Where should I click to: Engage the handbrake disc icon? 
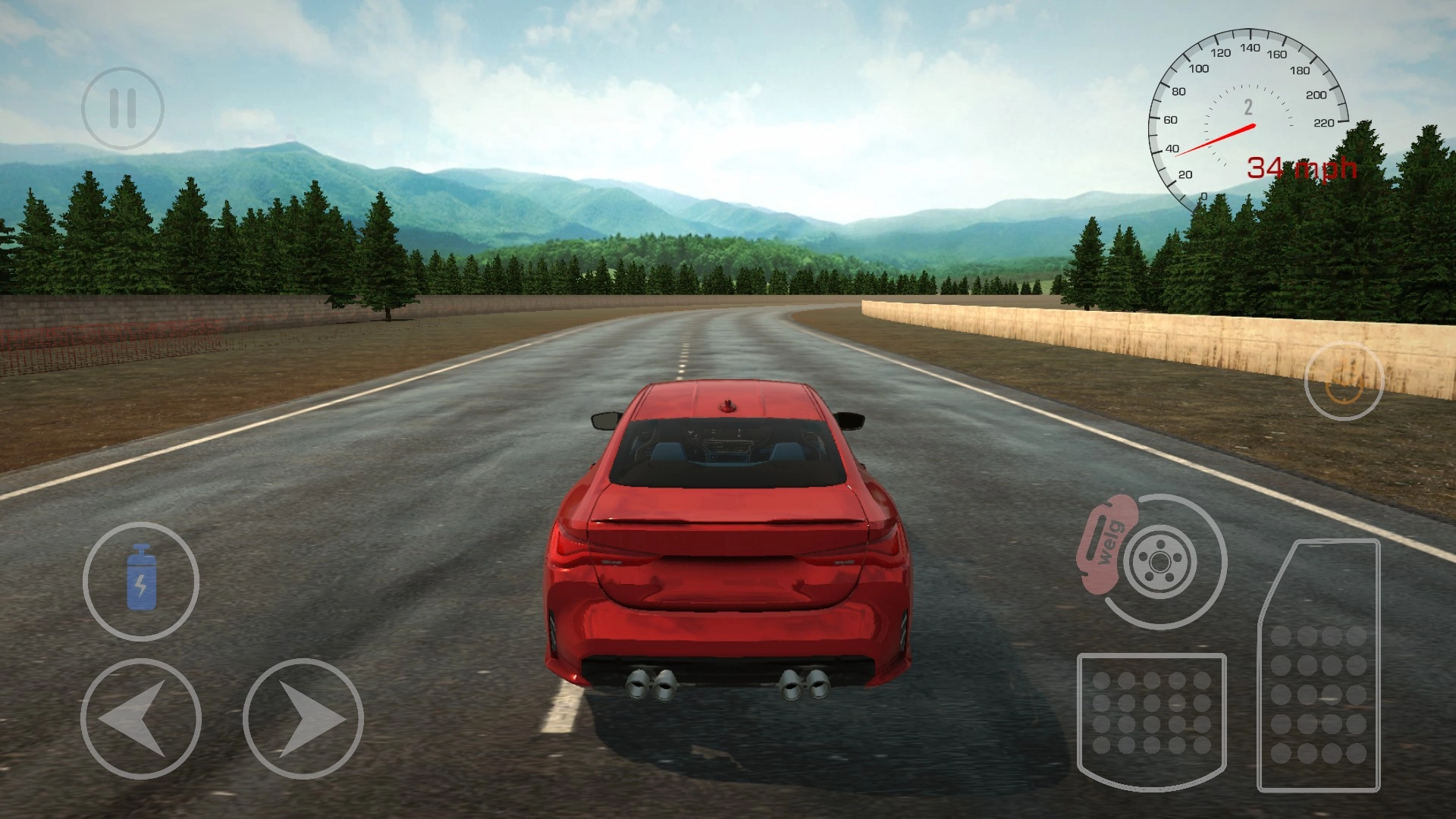1157,562
